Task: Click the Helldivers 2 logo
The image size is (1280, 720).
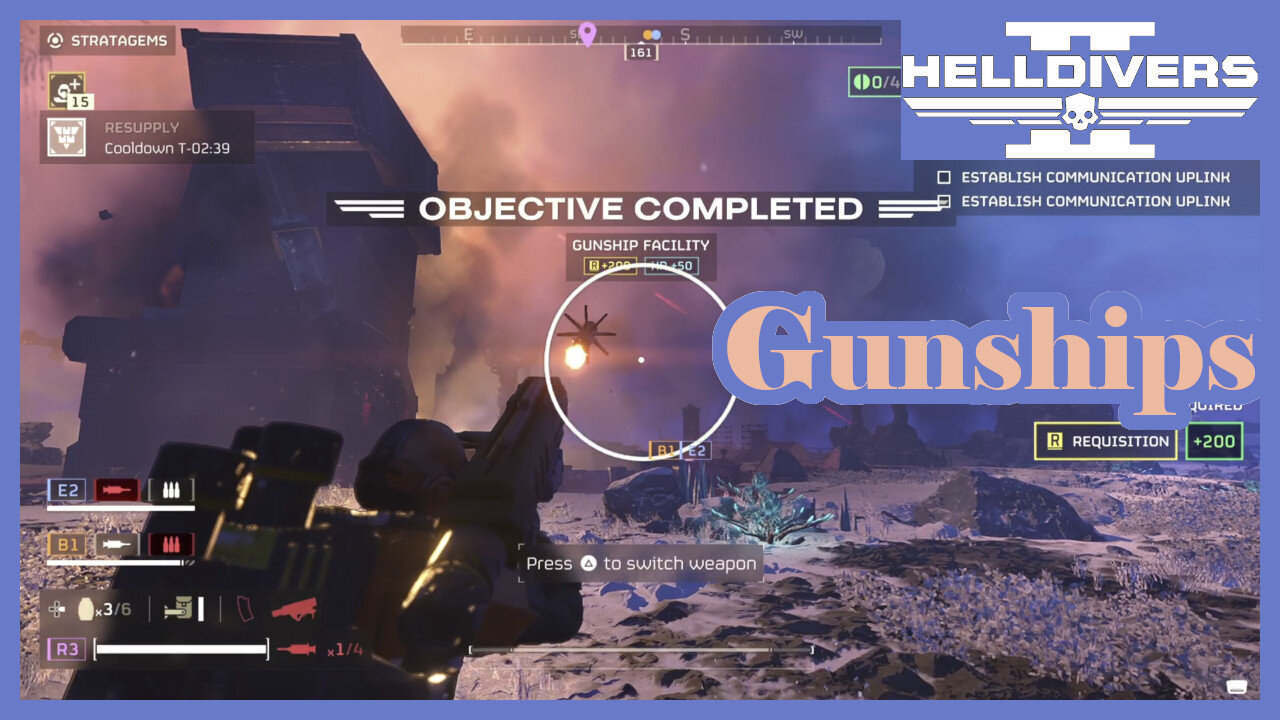Action: [x=1080, y=90]
